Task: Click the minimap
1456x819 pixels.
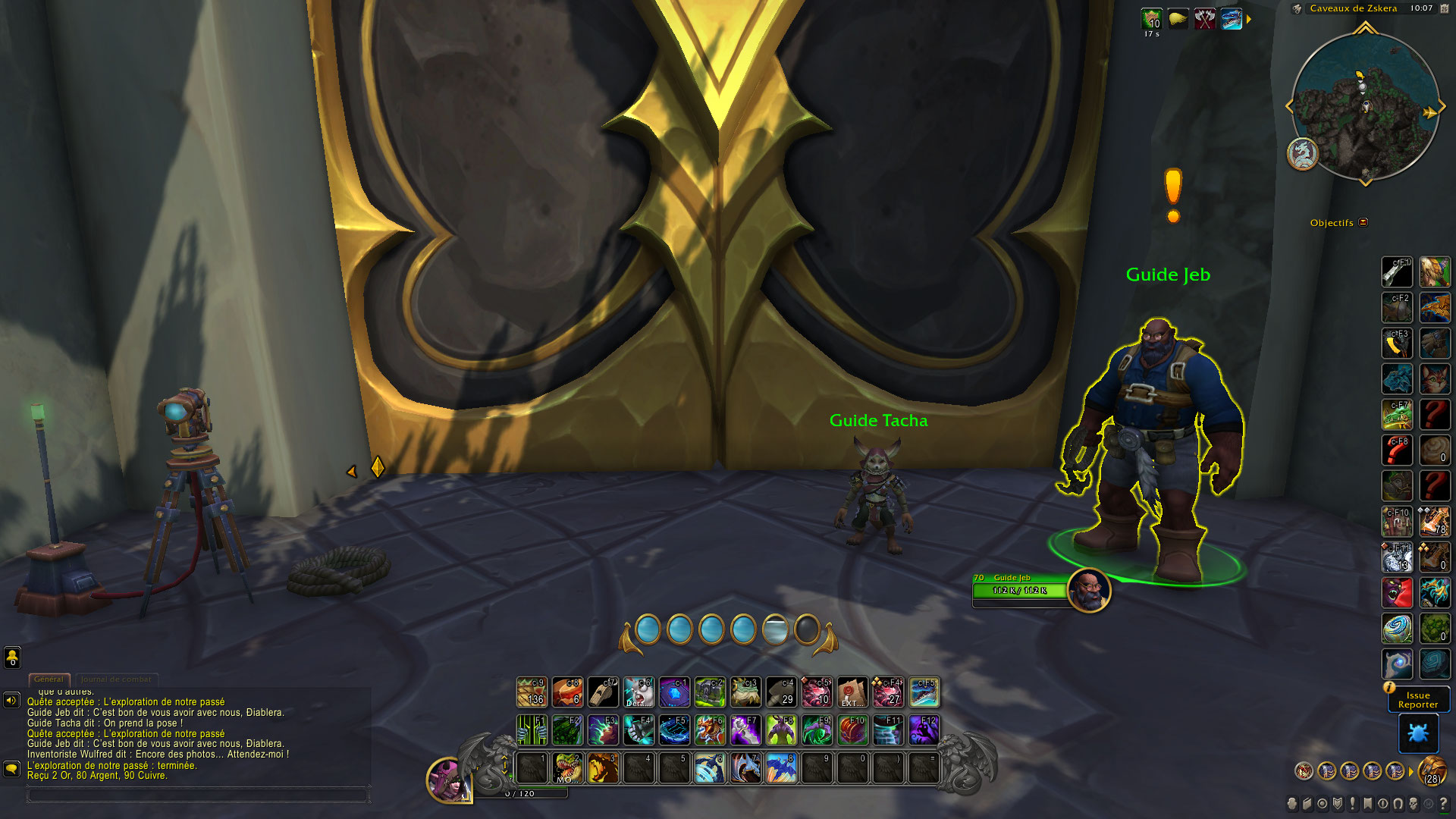Action: (x=1365, y=106)
